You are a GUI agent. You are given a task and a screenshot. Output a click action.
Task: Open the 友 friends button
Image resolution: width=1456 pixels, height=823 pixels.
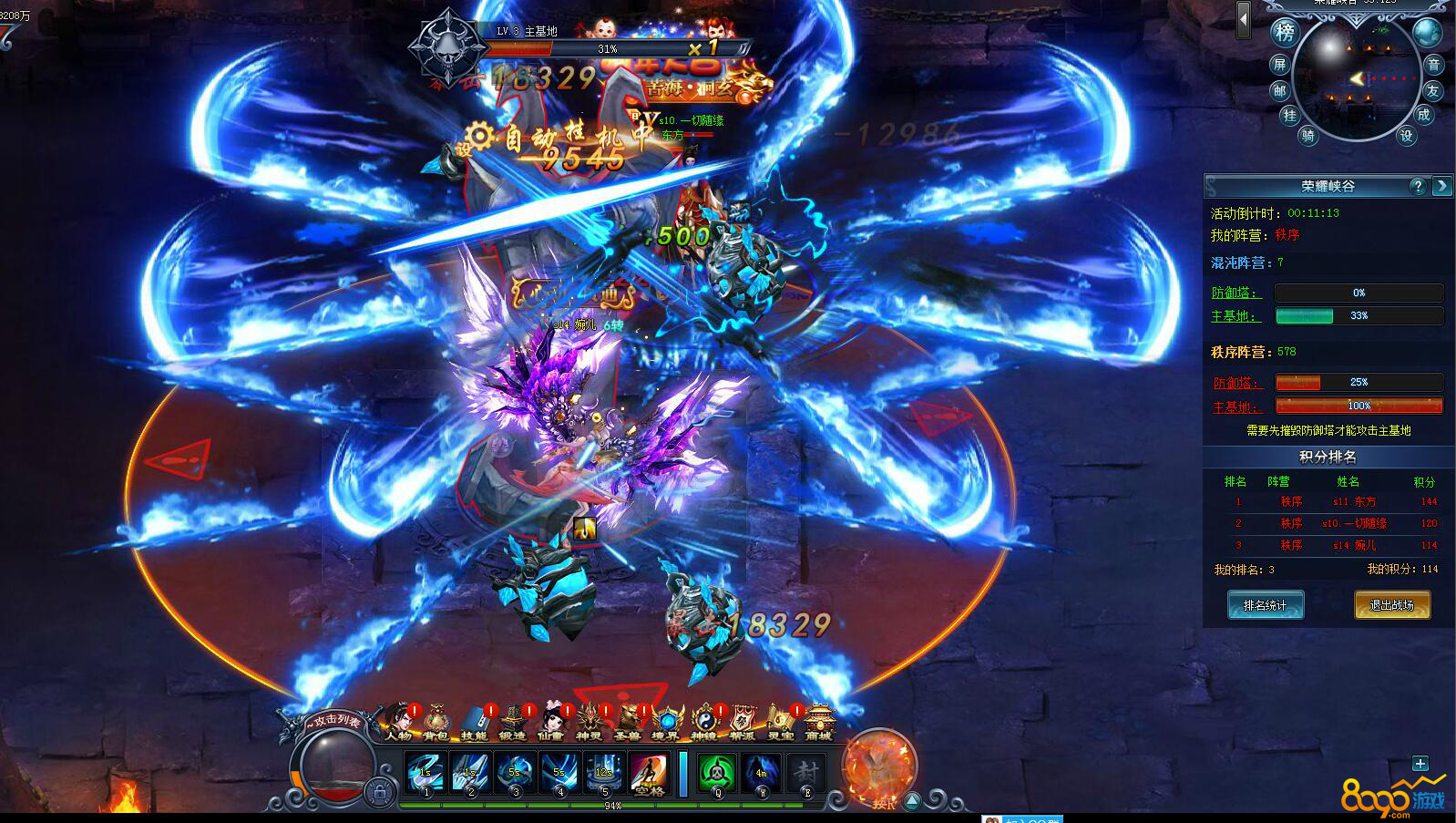[1433, 90]
